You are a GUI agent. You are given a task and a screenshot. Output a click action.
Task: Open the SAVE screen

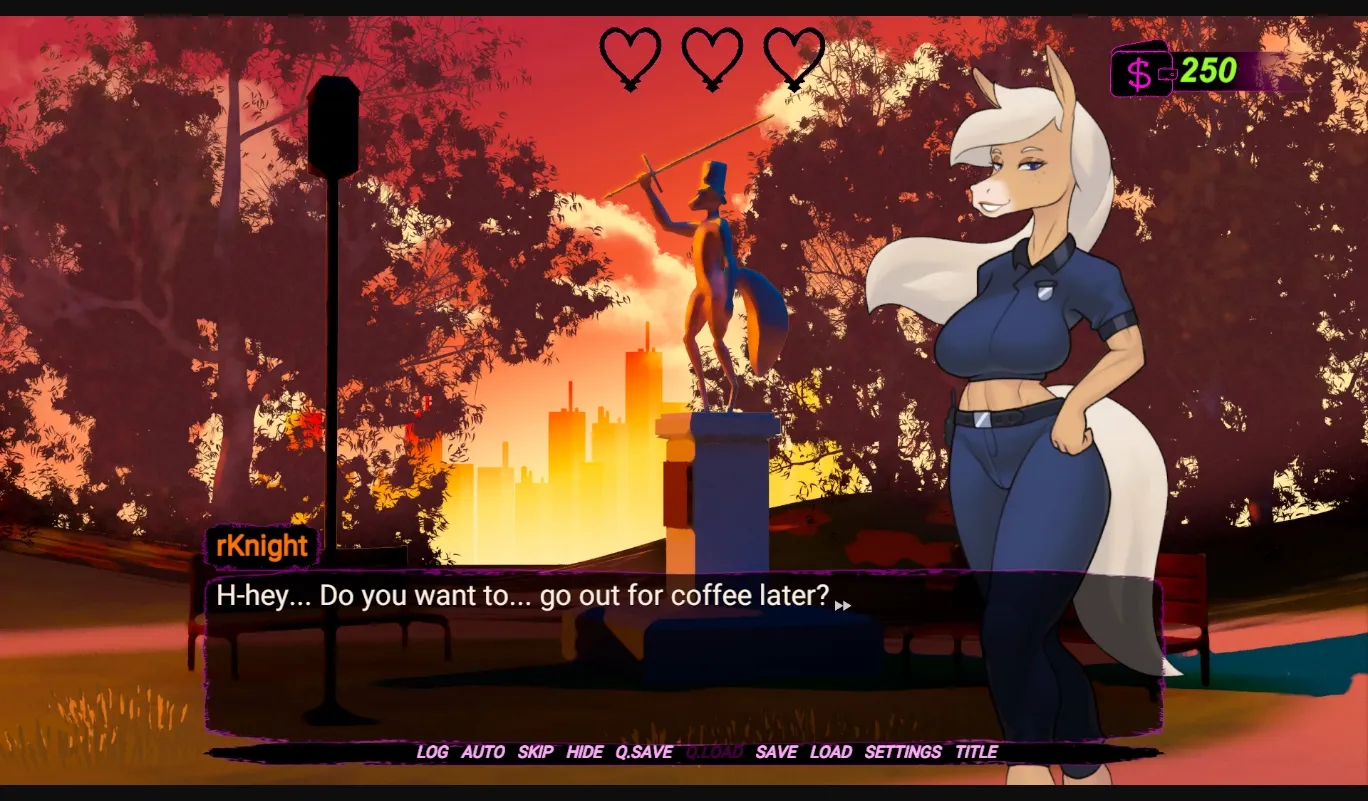point(778,752)
